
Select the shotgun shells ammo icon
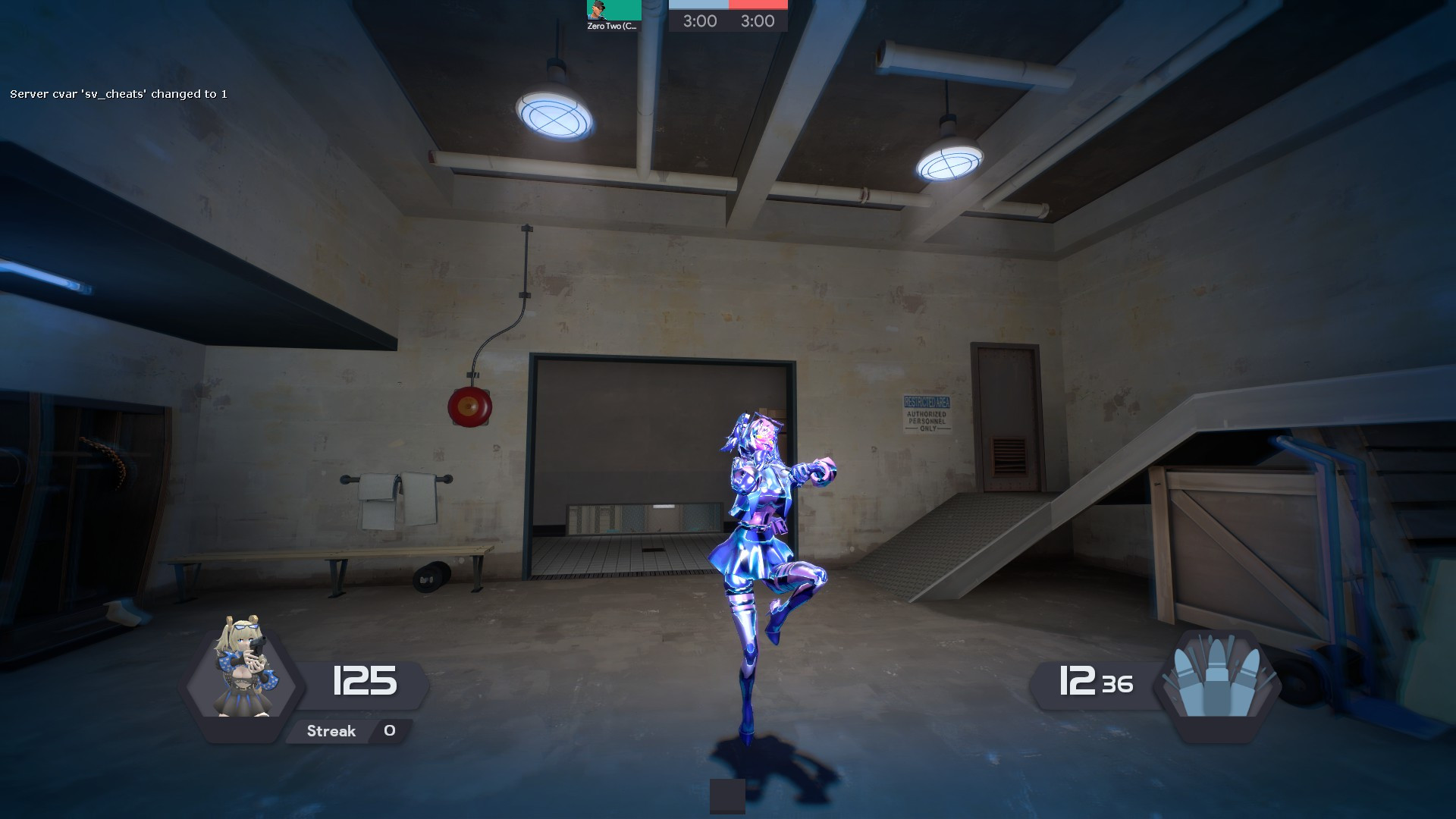click(1217, 679)
